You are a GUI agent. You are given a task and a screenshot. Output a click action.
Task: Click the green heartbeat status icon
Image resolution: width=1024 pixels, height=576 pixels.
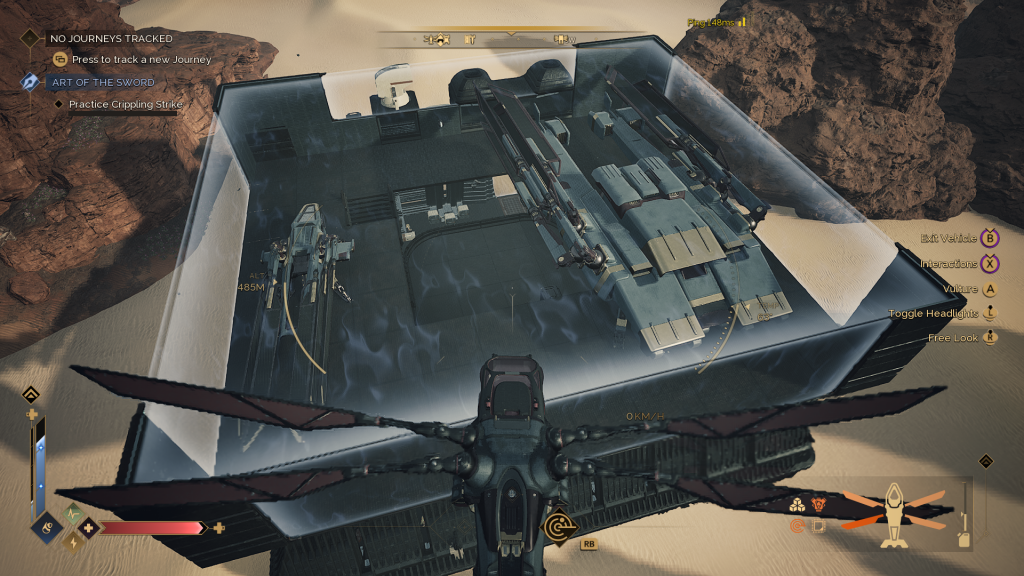[71, 514]
